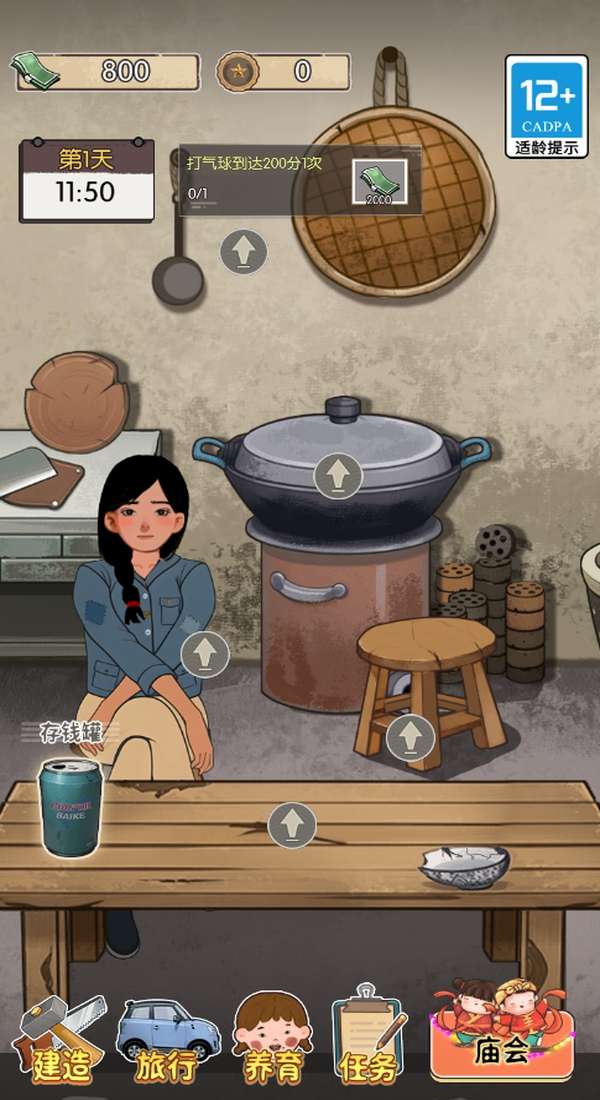Open the CADPA 12+ age rating notice
This screenshot has height=1100, width=600.
point(546,107)
